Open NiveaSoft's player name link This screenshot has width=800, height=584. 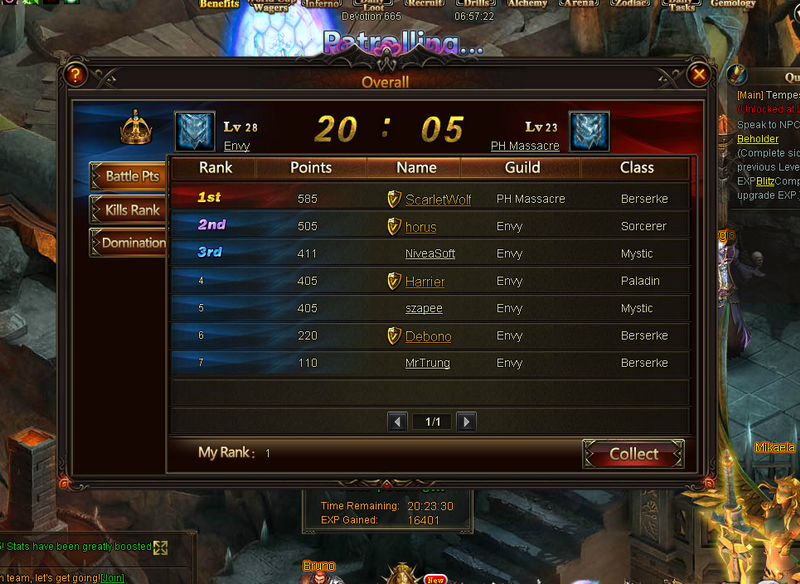(430, 254)
